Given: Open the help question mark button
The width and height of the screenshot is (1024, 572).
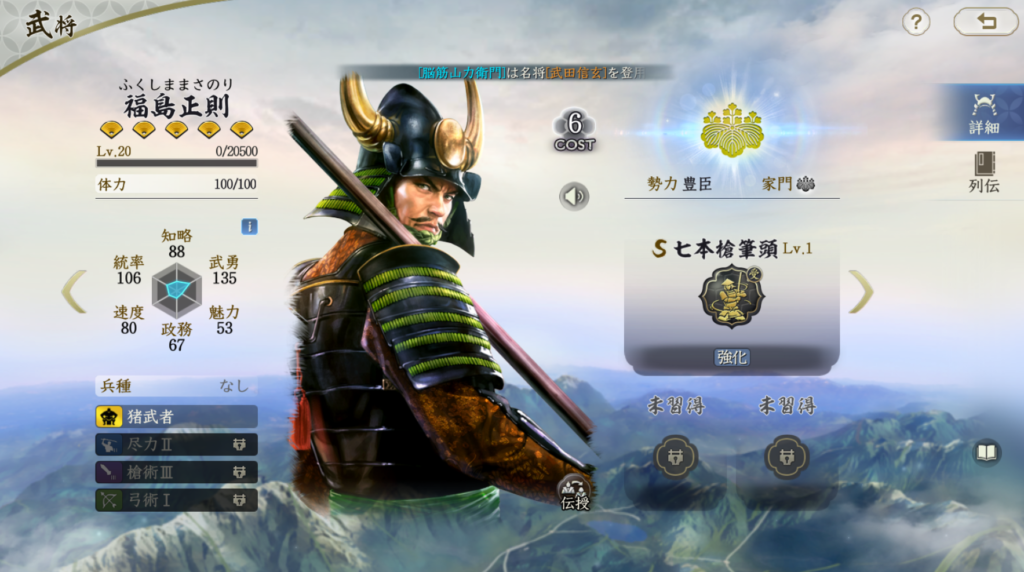Looking at the screenshot, I should 916,22.
